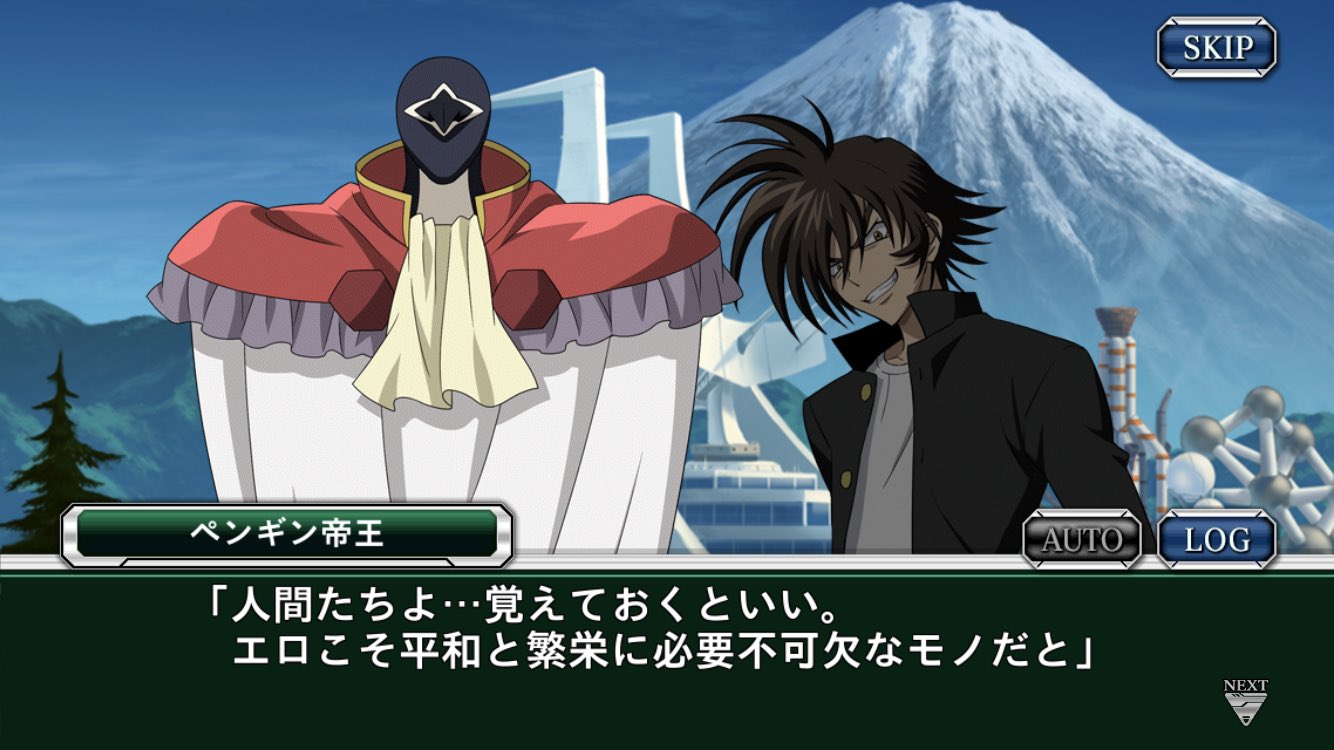Tap the diamond ornament left of name plate

[75, 532]
